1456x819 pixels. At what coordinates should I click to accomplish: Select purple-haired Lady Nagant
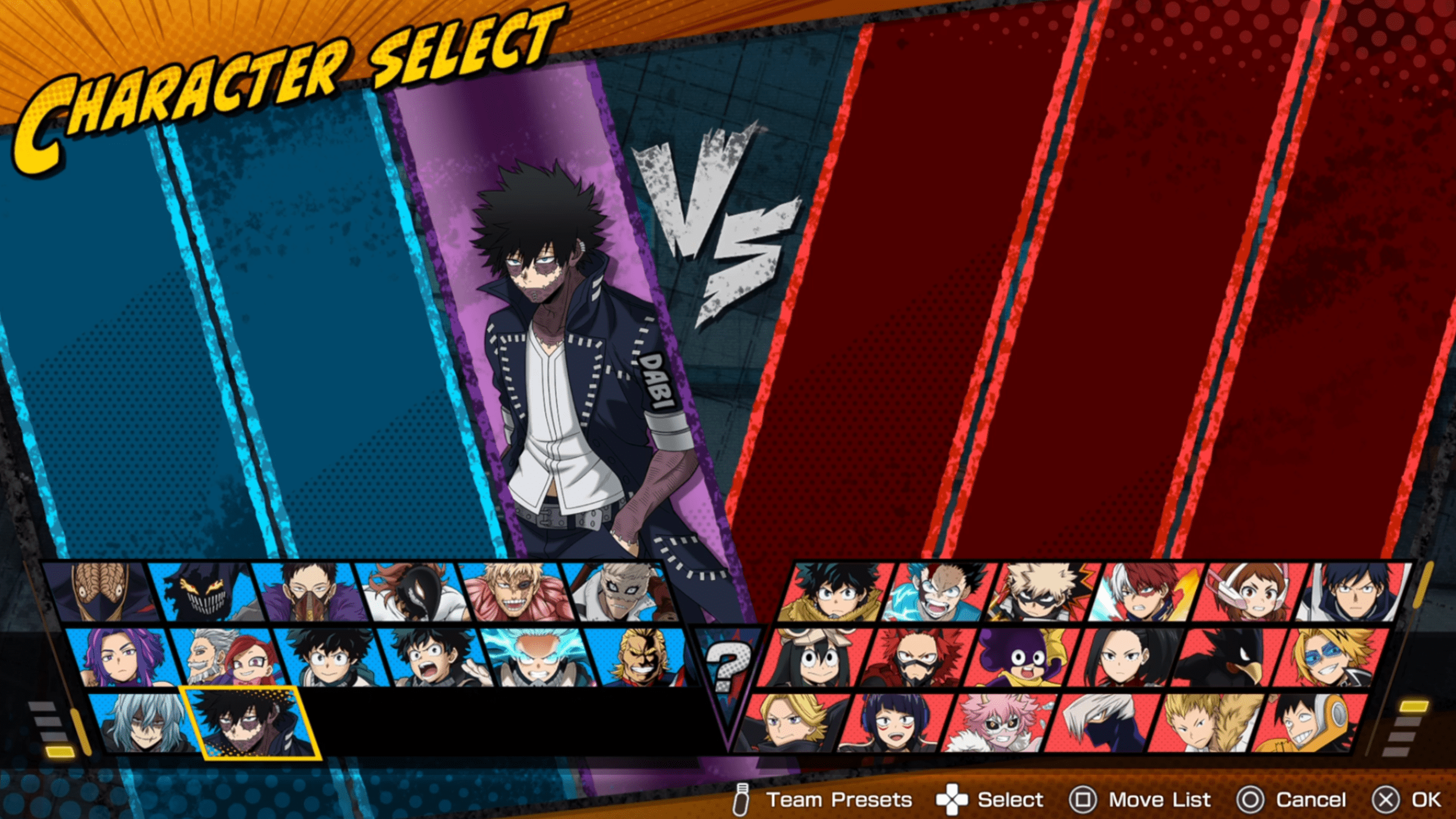pyautogui.click(x=123, y=658)
